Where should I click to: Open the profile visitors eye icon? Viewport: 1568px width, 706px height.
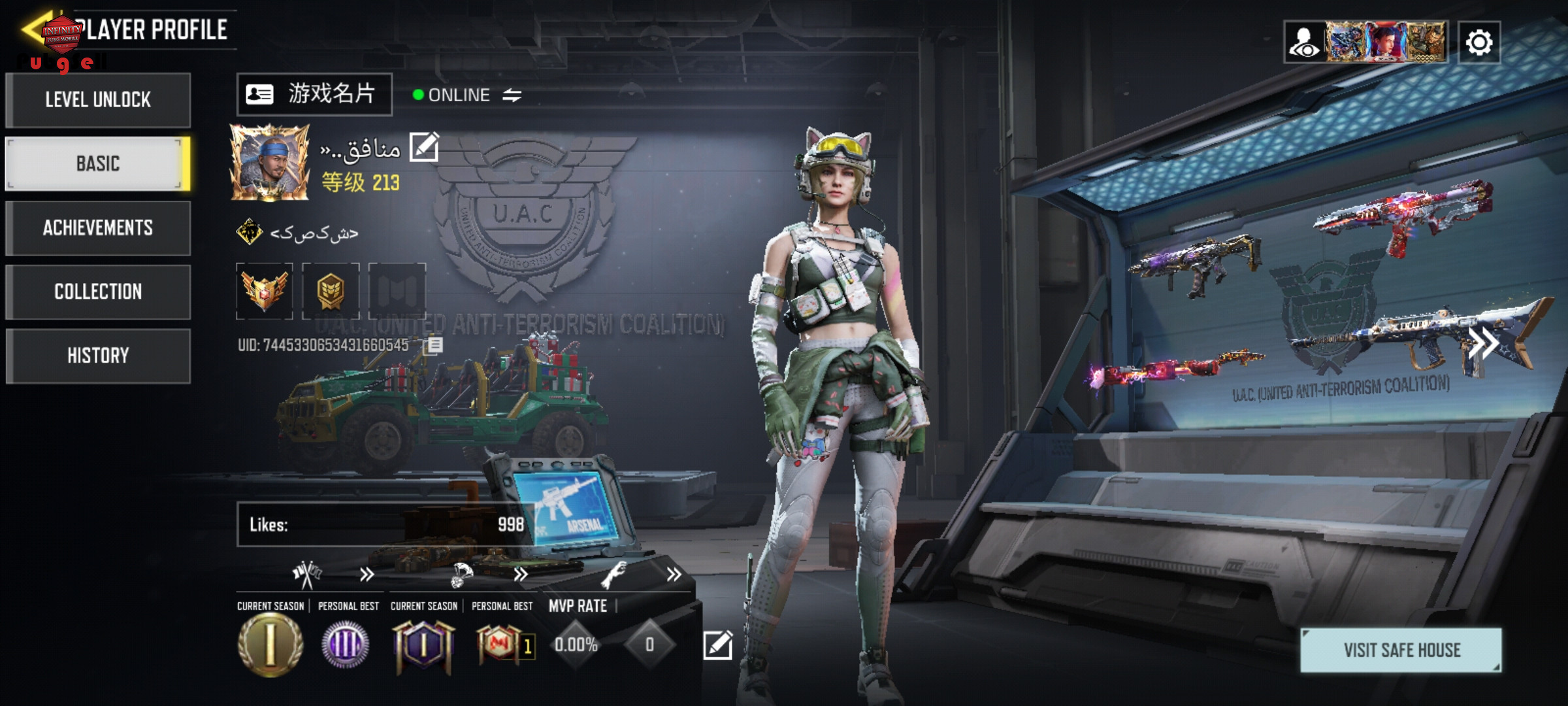pos(1305,43)
